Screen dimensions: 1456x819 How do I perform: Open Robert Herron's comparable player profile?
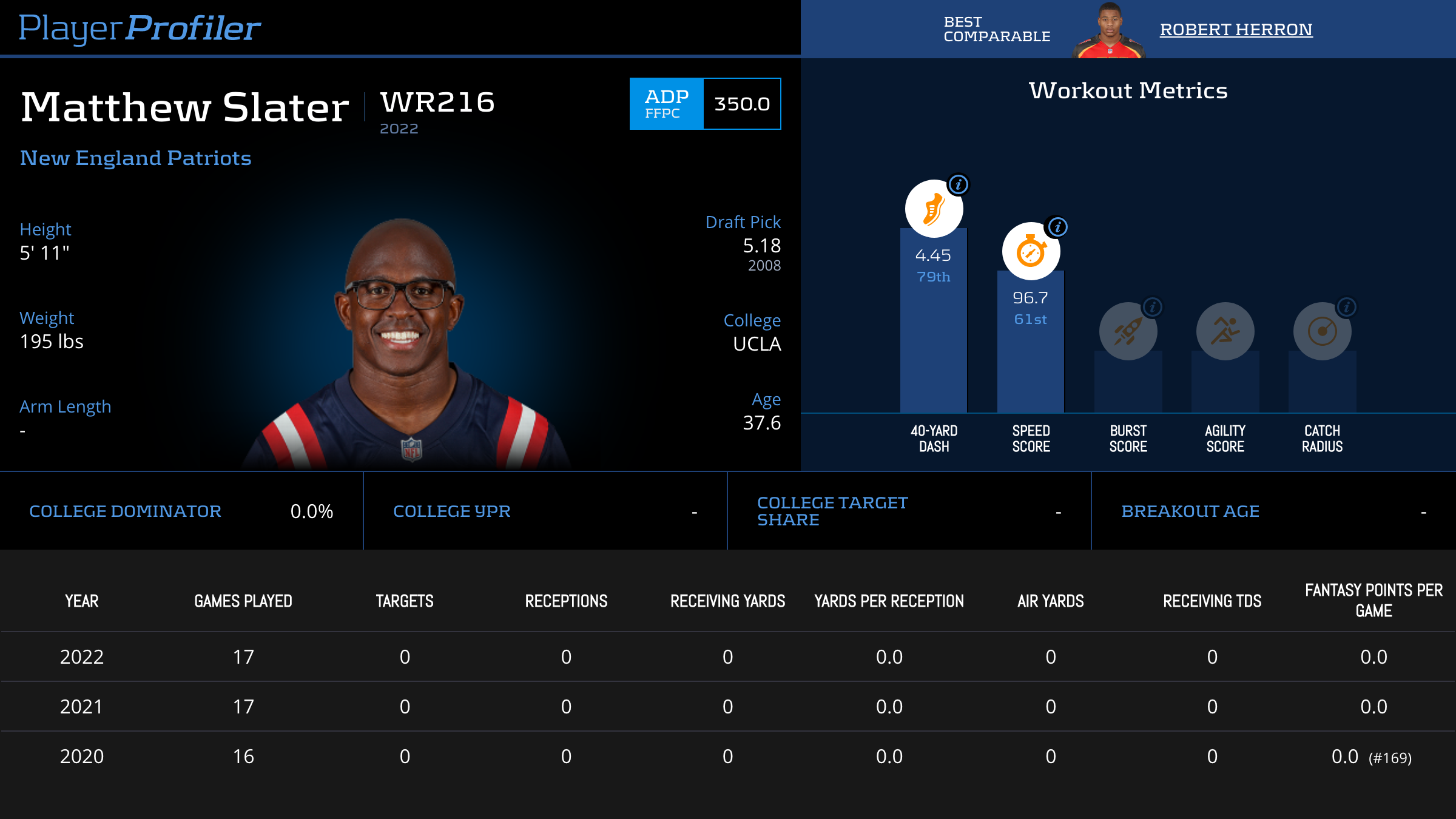[1236, 29]
